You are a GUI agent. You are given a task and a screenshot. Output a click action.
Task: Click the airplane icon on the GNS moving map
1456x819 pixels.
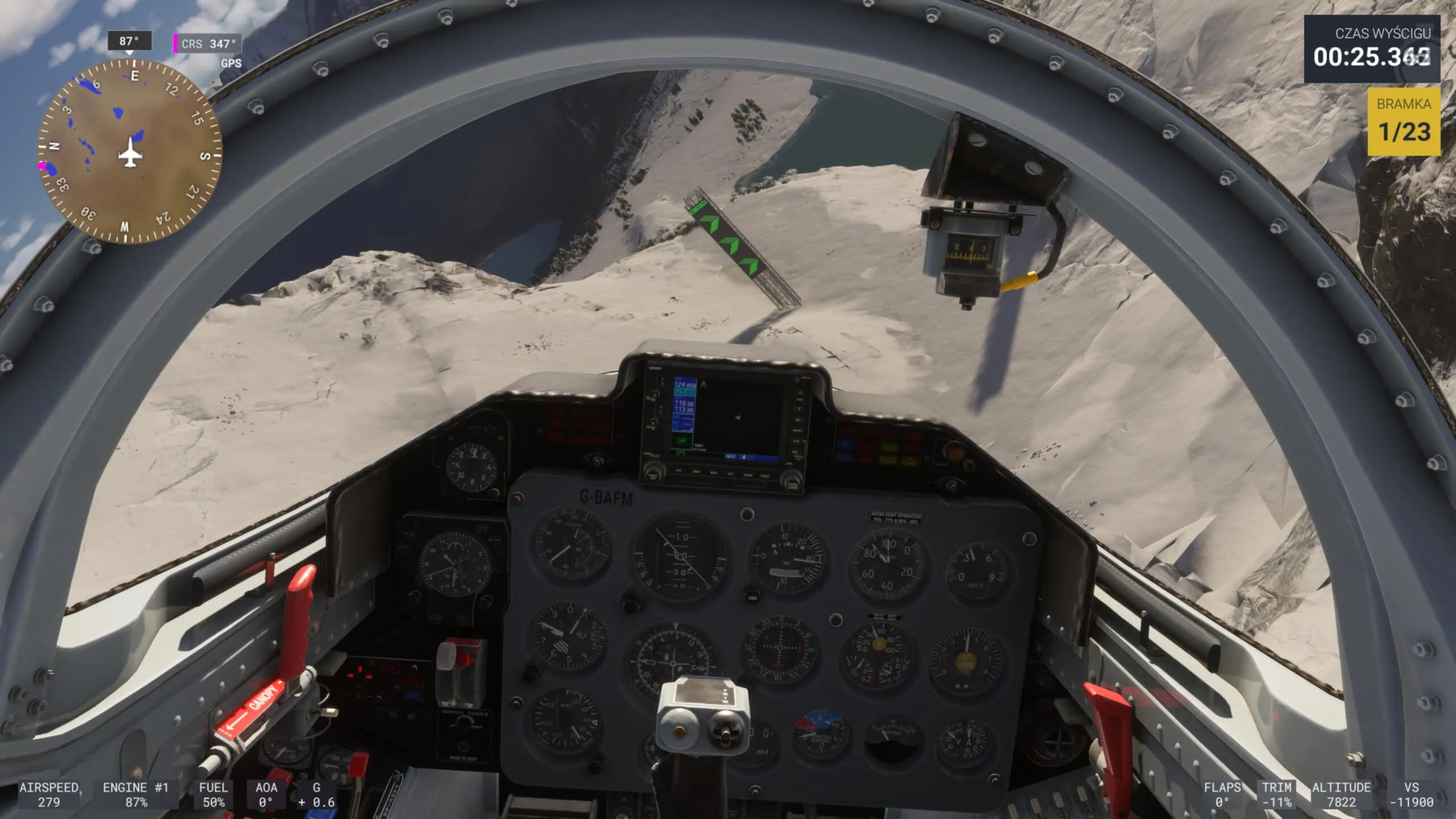click(738, 417)
